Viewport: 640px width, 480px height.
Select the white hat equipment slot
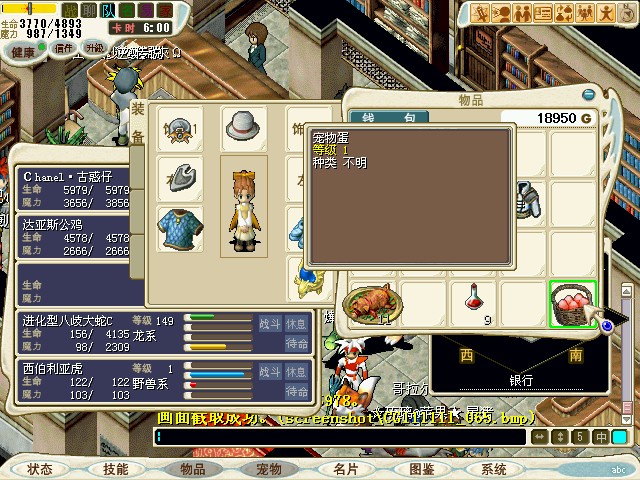243,126
